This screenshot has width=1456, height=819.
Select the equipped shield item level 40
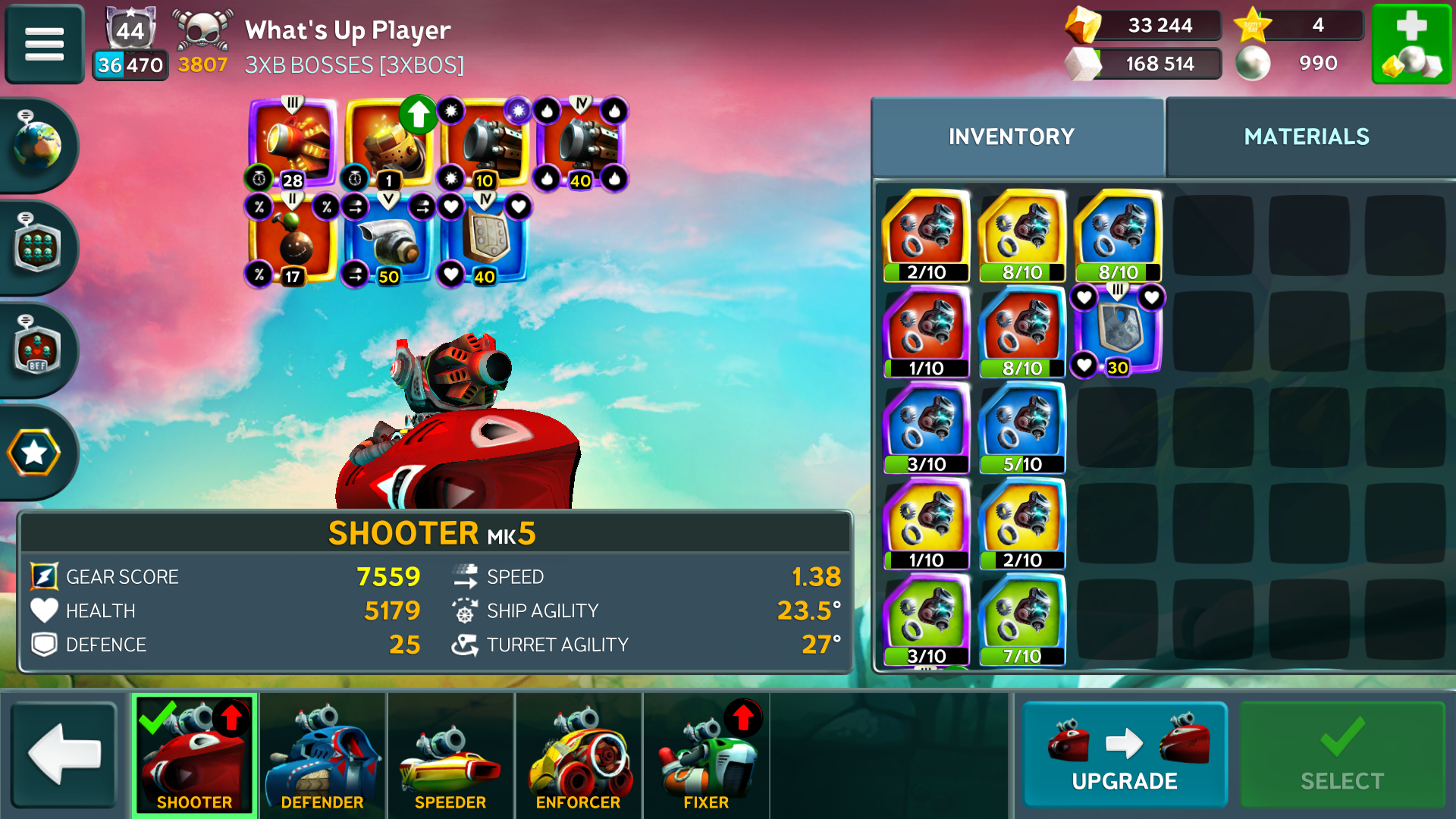pyautogui.click(x=485, y=241)
